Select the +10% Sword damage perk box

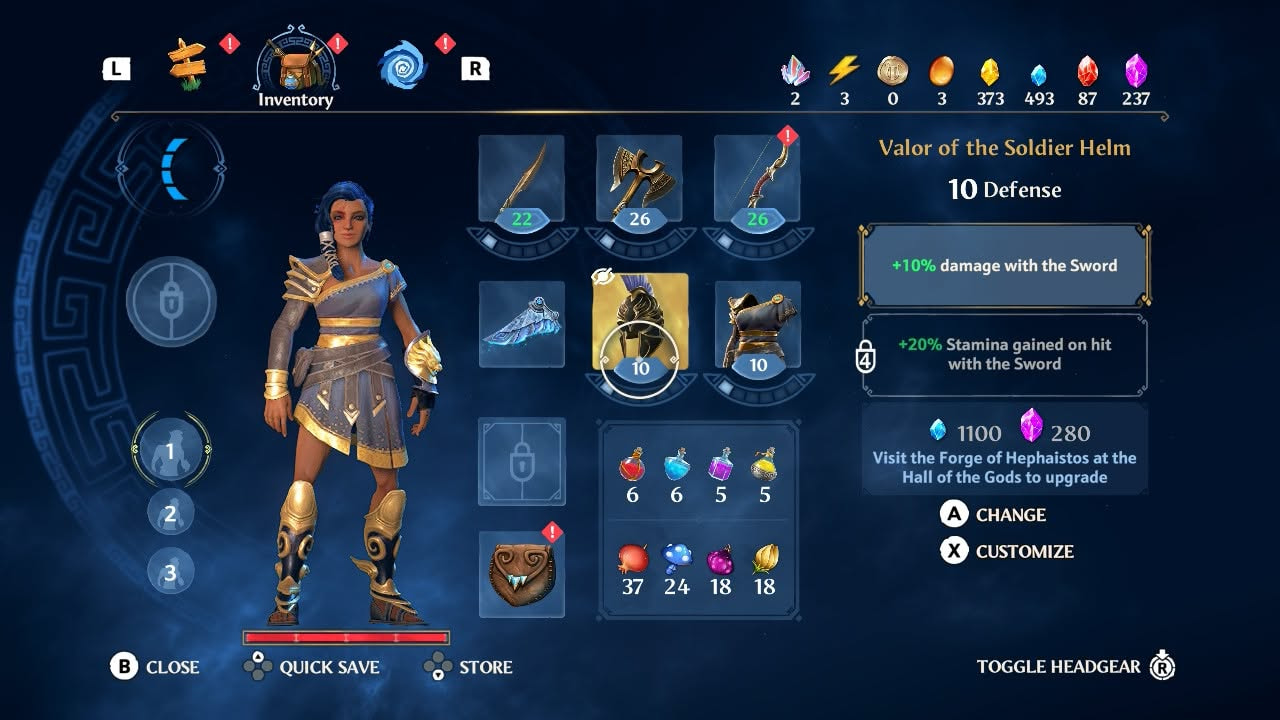pos(1004,265)
